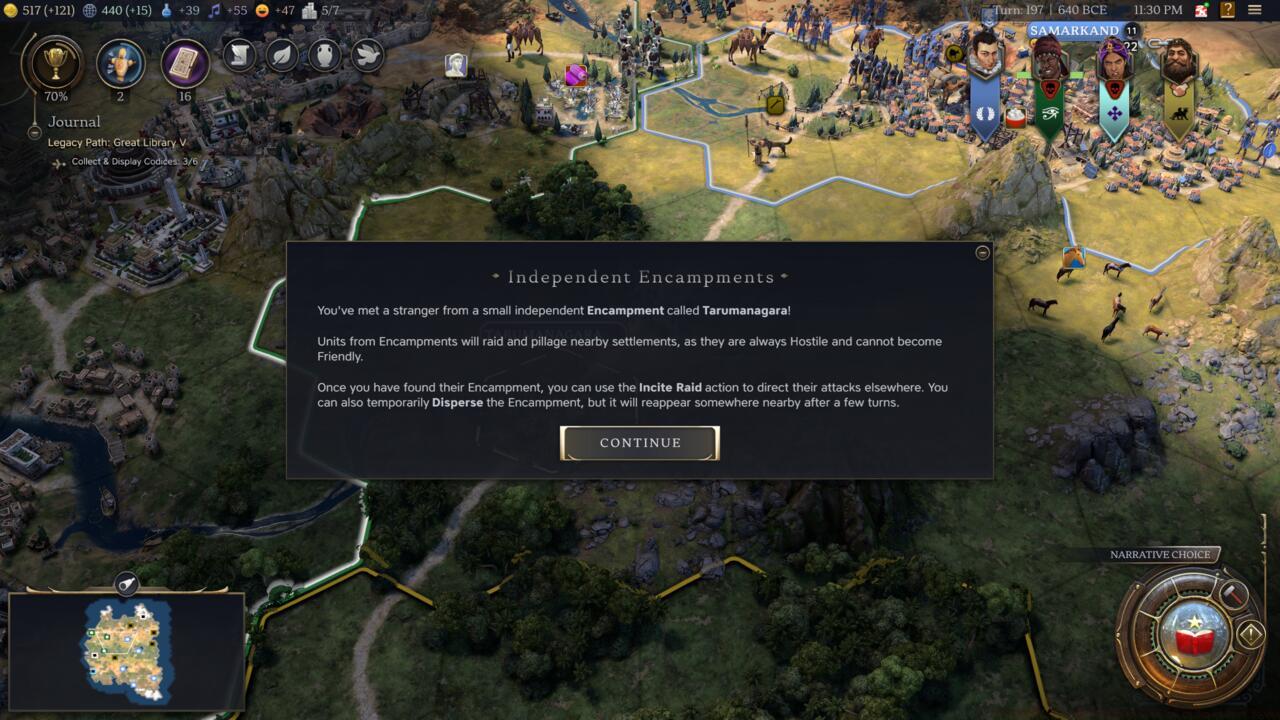Select the dove legacy path icon
Viewport: 1280px width, 720px height.
pyautogui.click(x=365, y=56)
